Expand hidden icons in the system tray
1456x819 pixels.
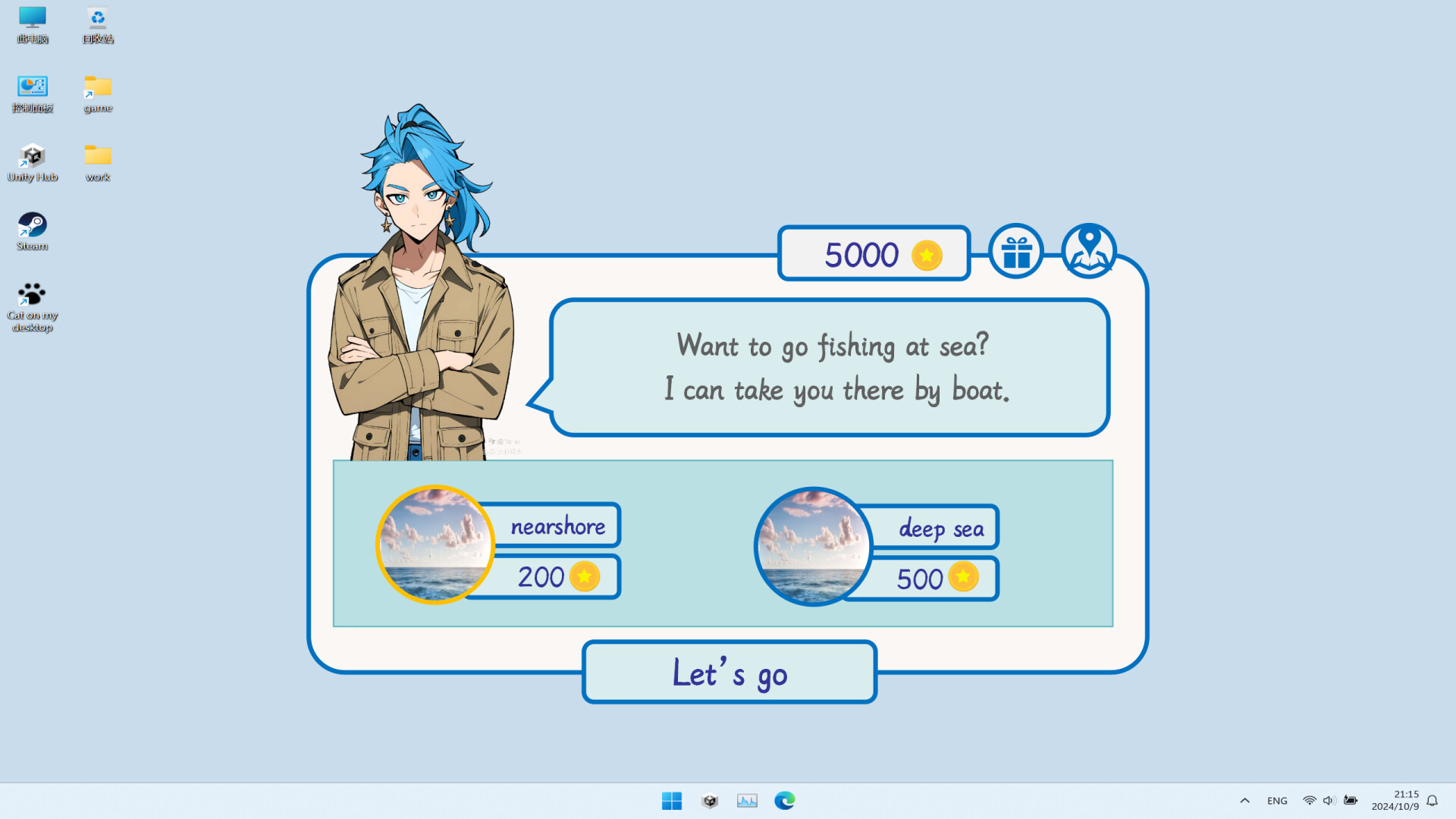pos(1244,800)
